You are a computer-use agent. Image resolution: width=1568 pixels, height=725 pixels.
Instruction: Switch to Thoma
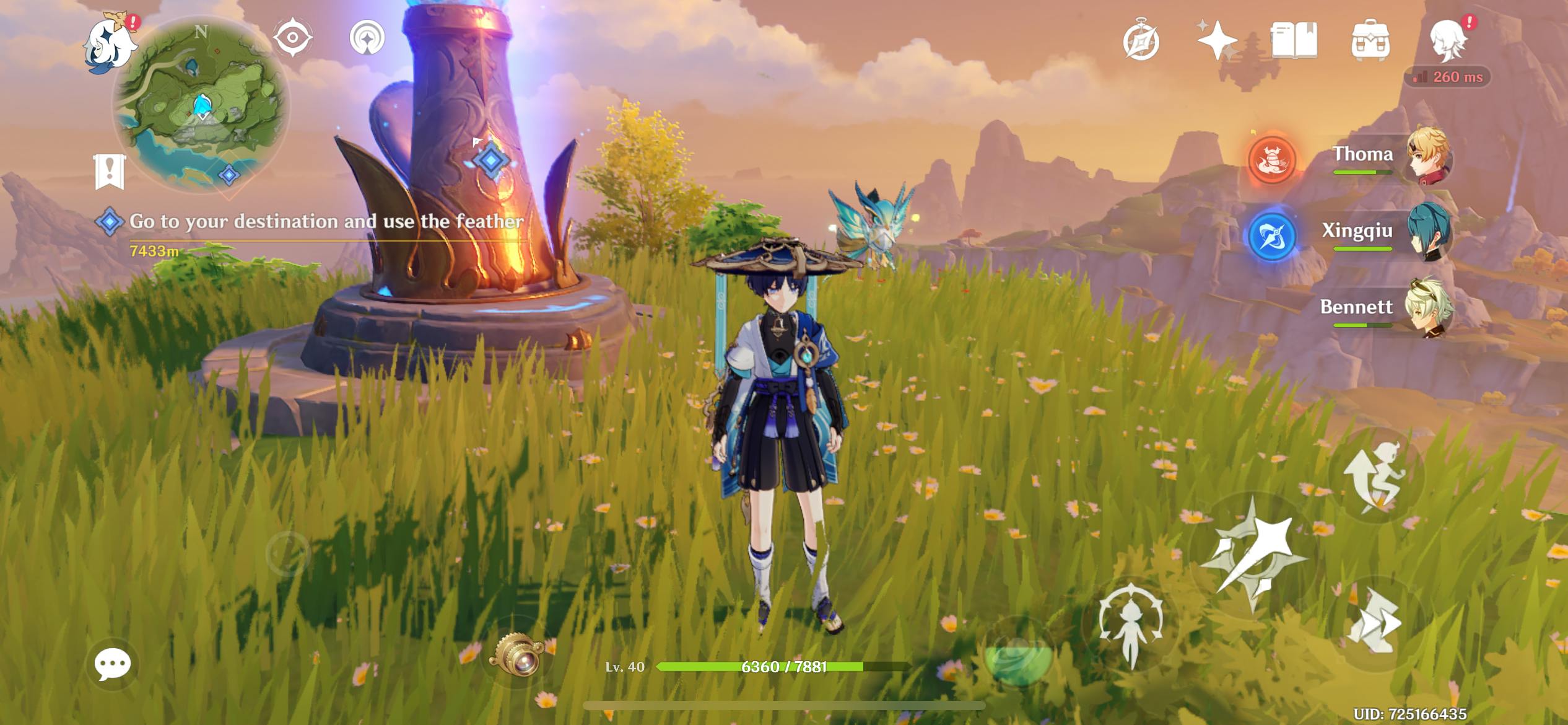1387,158
